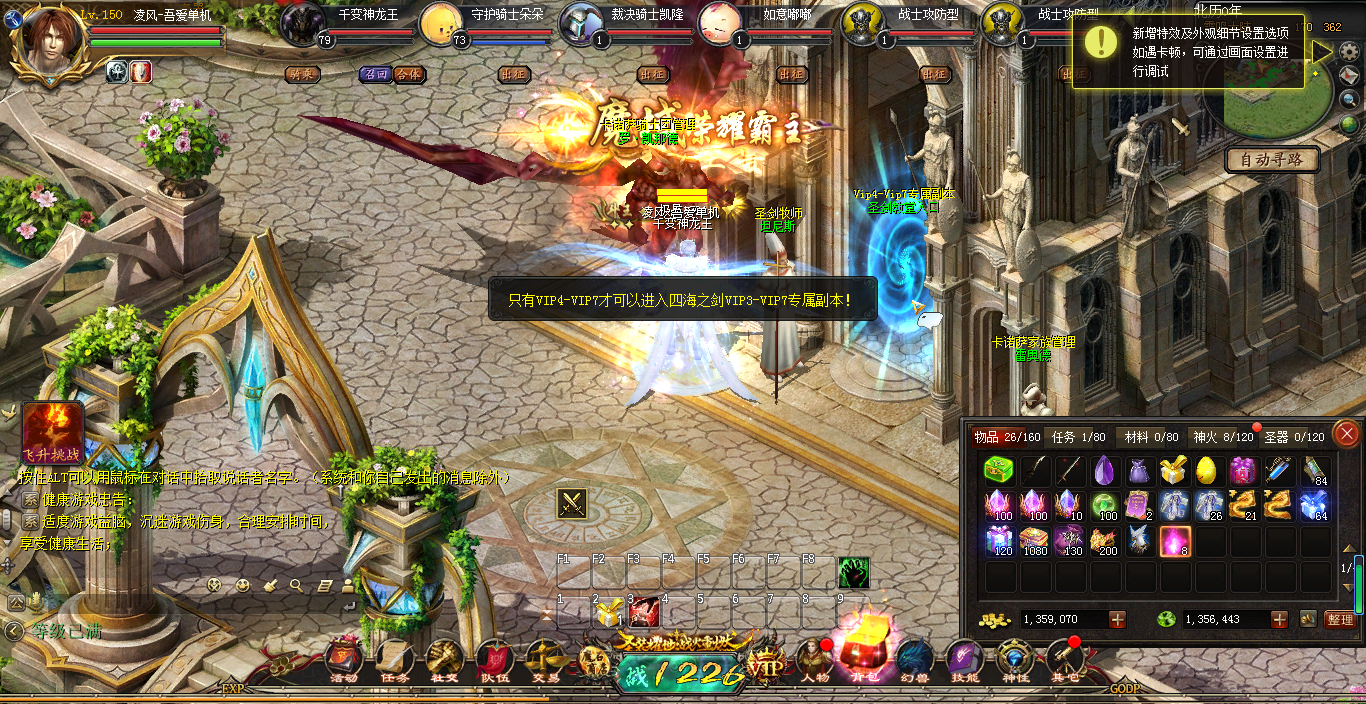Select the green treasure chest item
1366x704 pixels.
(x=999, y=470)
